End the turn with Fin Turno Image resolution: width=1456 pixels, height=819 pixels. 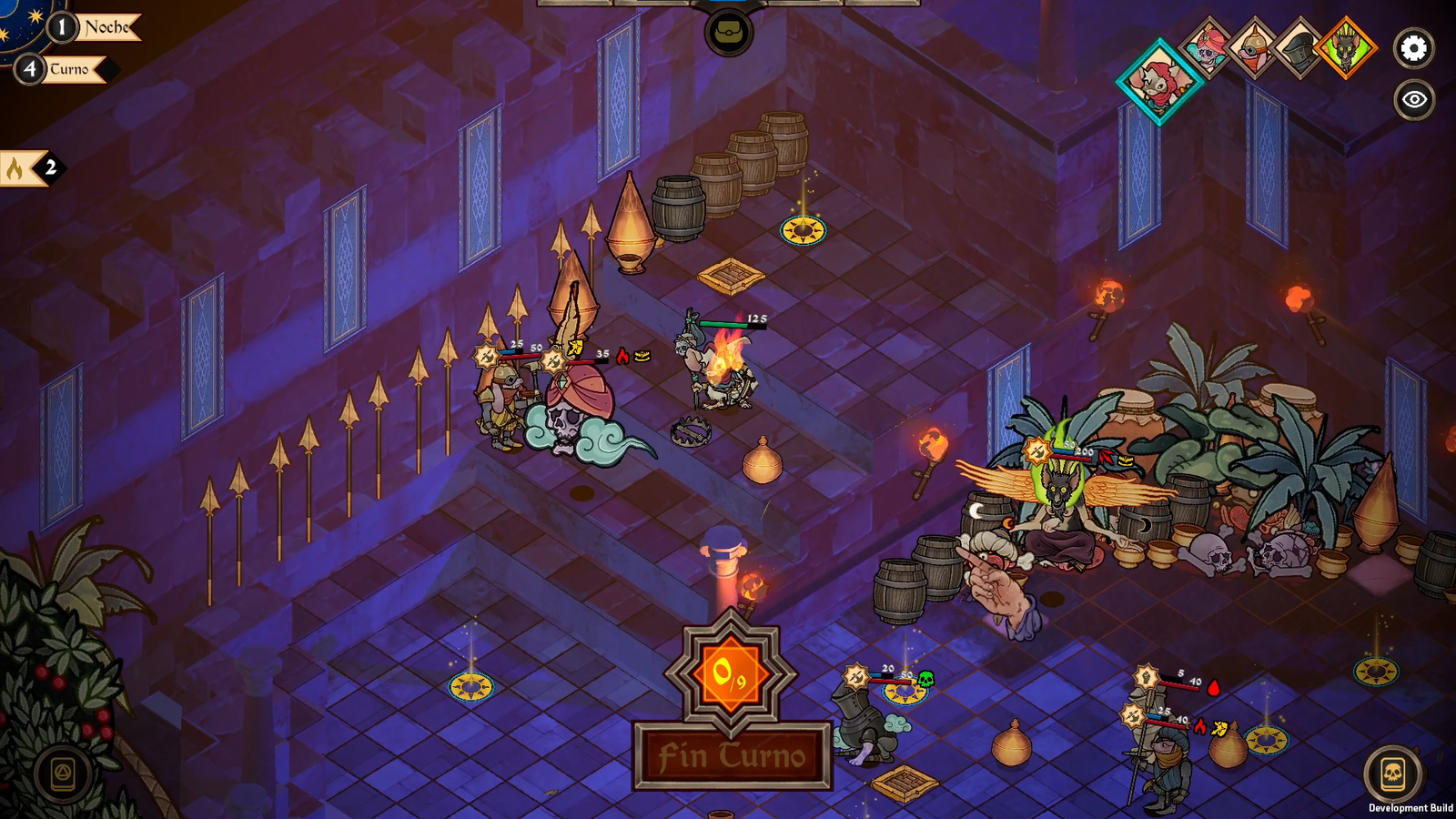click(x=733, y=755)
